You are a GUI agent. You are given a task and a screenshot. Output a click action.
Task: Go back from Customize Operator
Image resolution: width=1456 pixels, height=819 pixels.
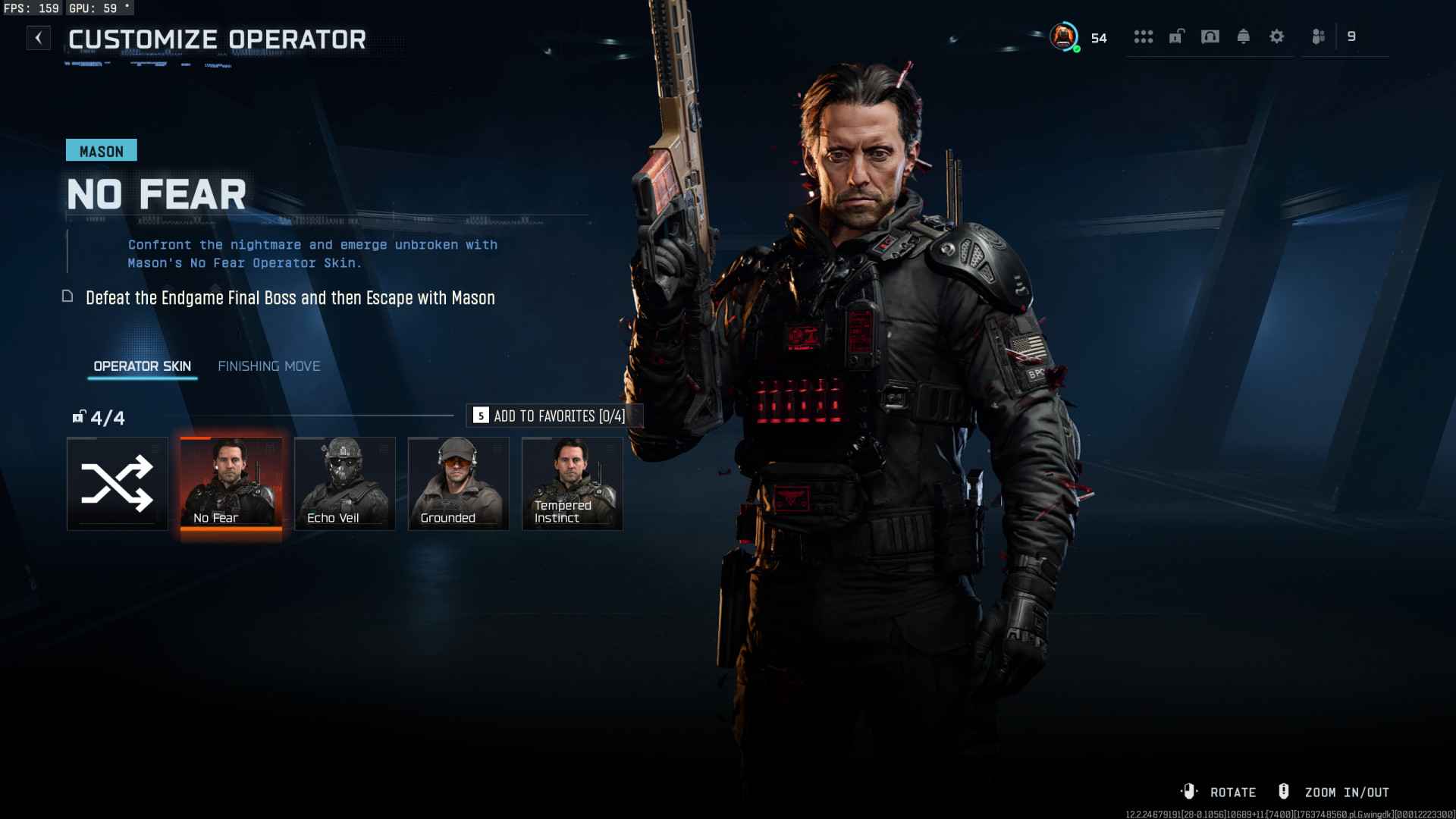(38, 38)
